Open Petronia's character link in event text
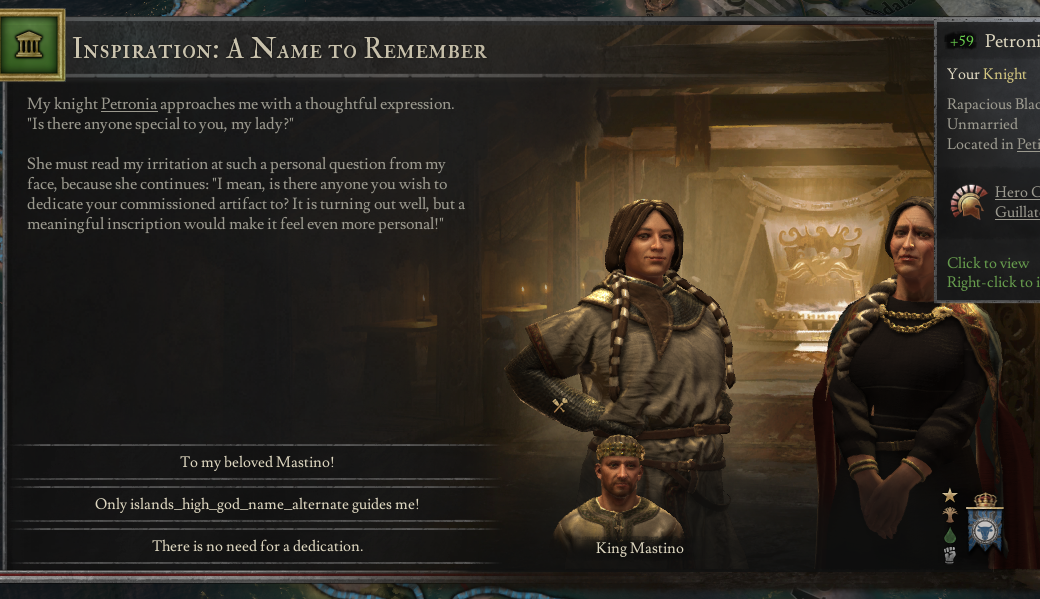1040x599 pixels. (x=129, y=104)
